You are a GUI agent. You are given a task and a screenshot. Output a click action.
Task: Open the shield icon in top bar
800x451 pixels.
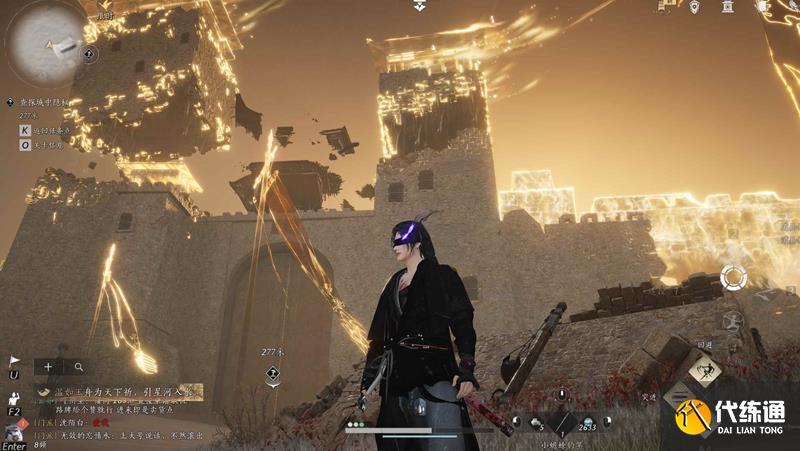click(694, 7)
